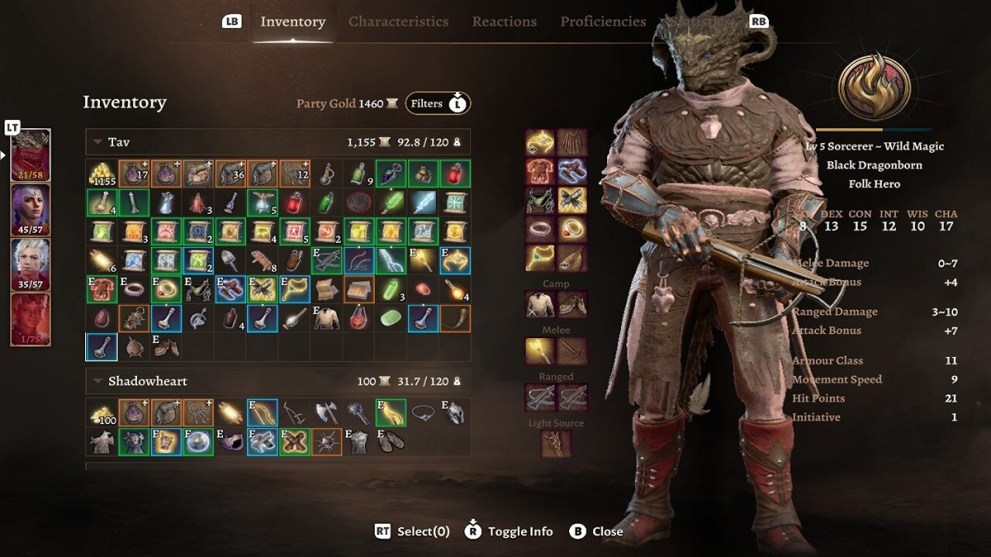Image resolution: width=991 pixels, height=557 pixels.
Task: Open the Reactions tab
Action: 504,21
